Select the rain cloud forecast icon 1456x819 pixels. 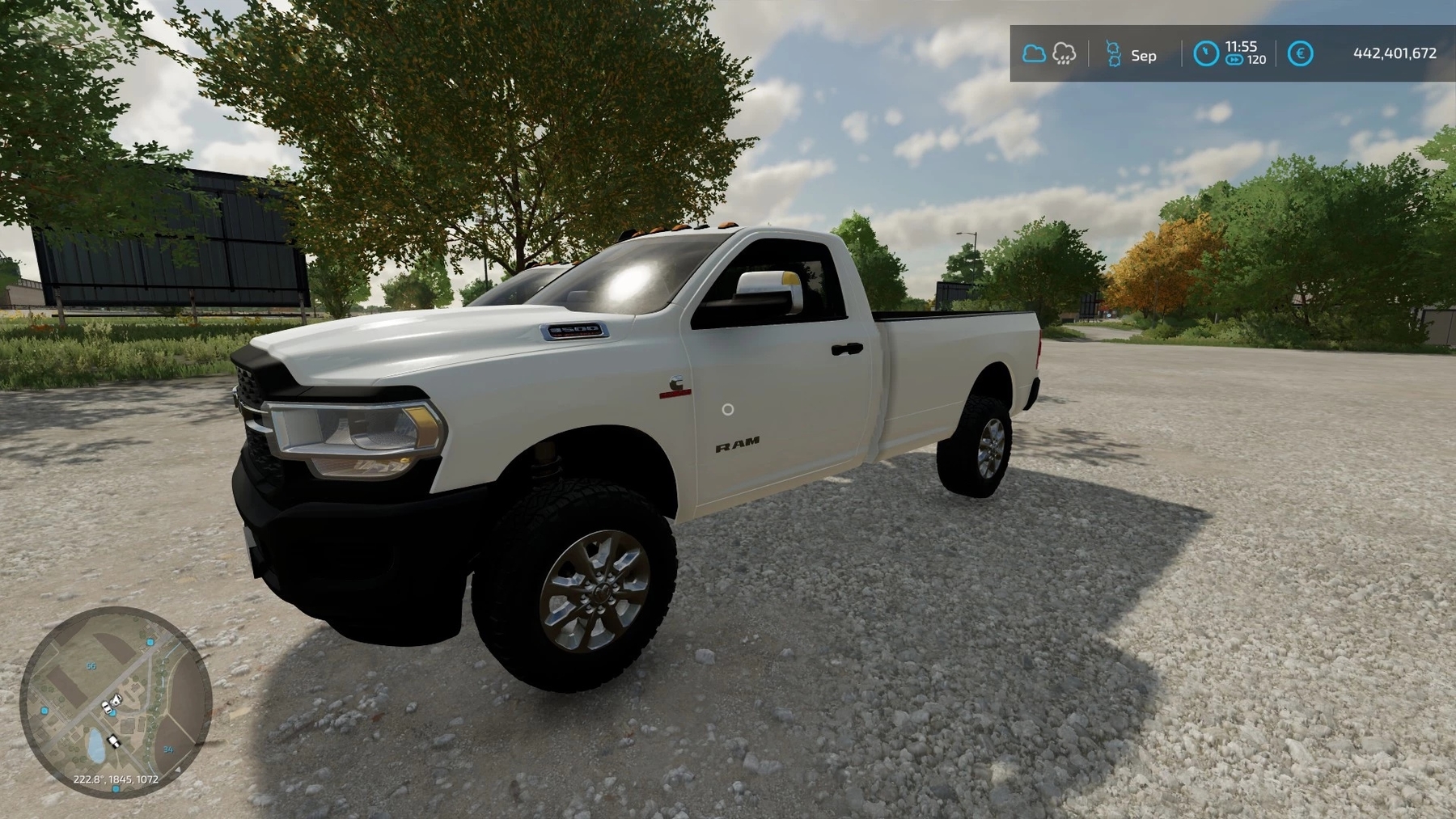pyautogui.click(x=1064, y=54)
